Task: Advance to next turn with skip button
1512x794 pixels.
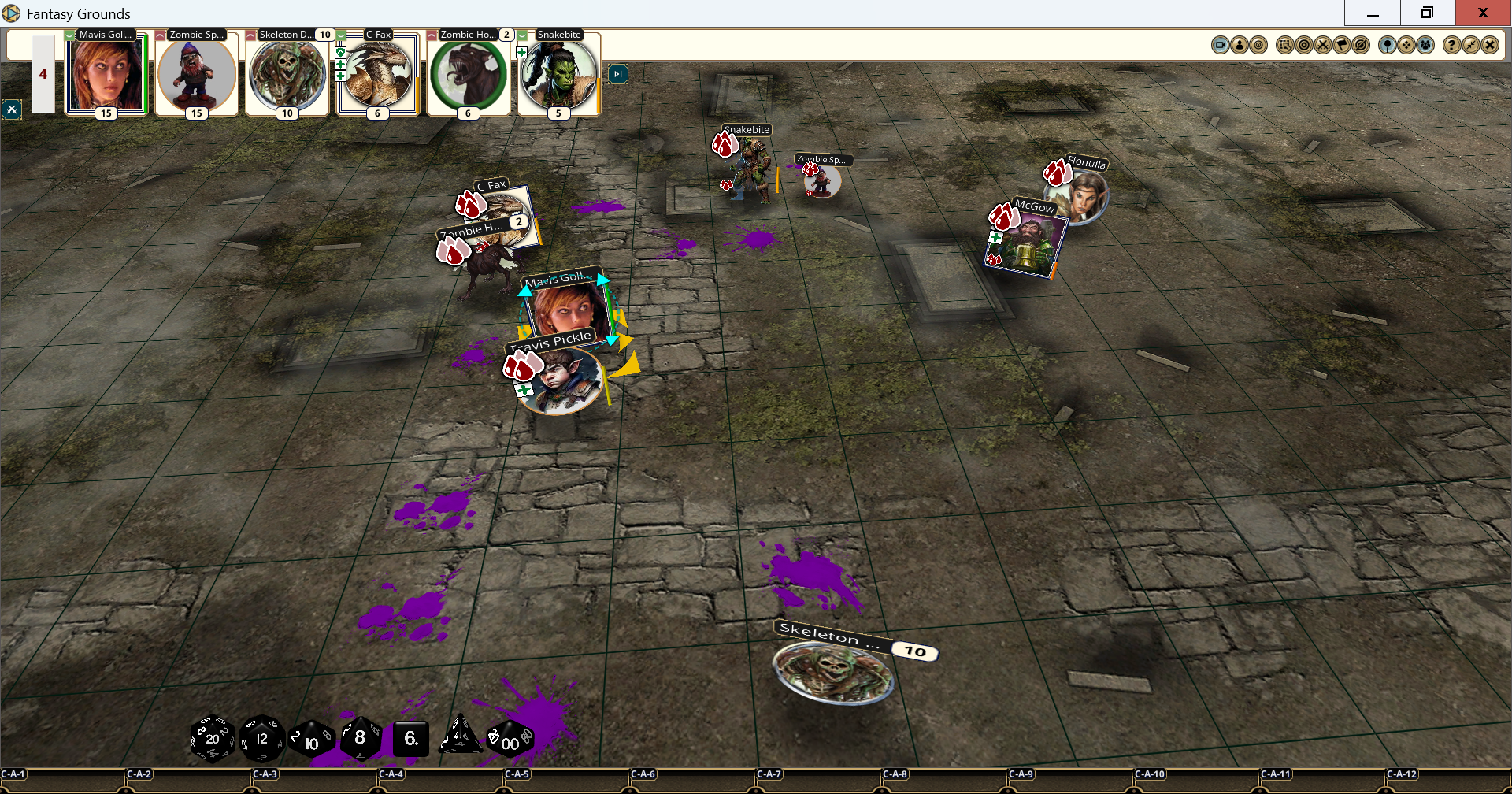Action: (618, 74)
